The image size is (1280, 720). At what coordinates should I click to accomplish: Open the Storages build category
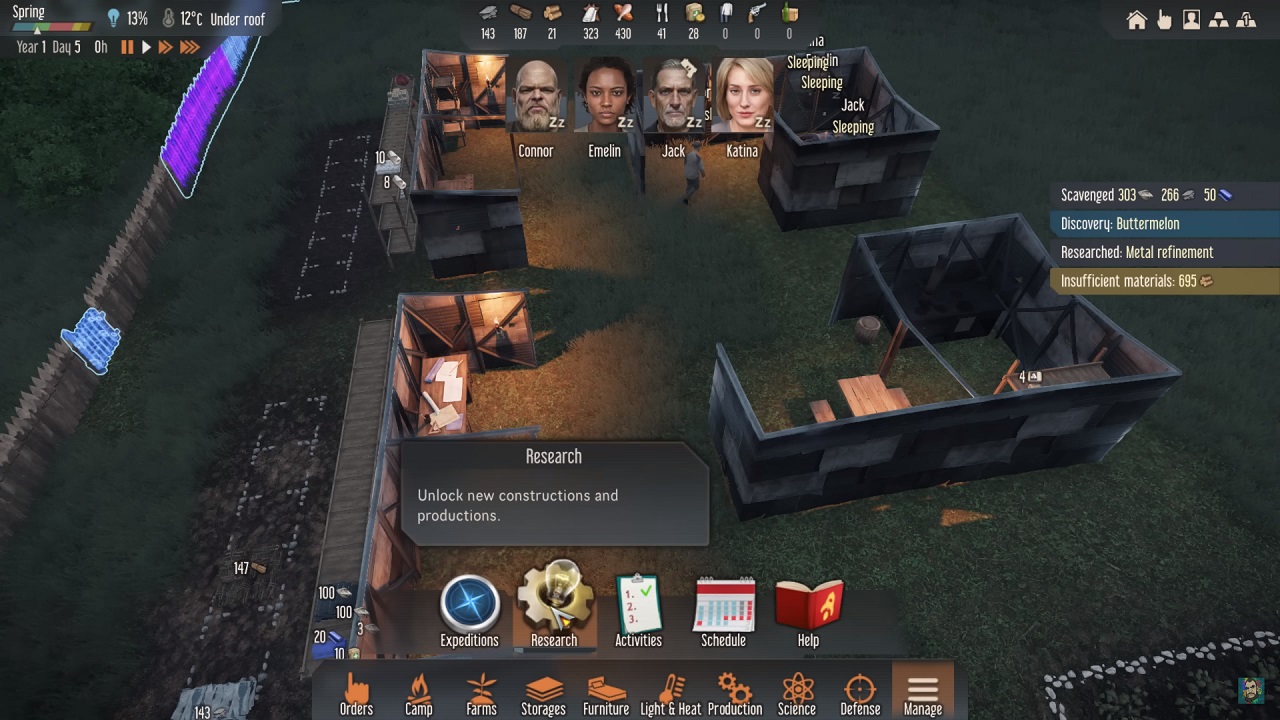click(543, 693)
